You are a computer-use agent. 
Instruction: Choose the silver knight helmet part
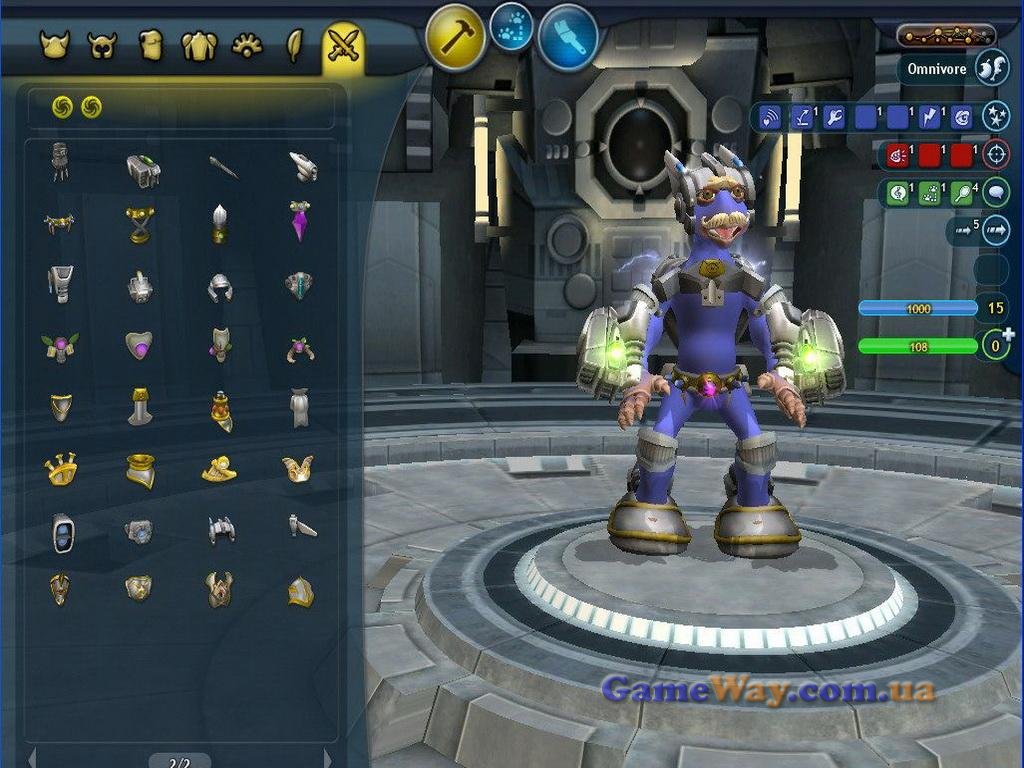pyautogui.click(x=220, y=287)
